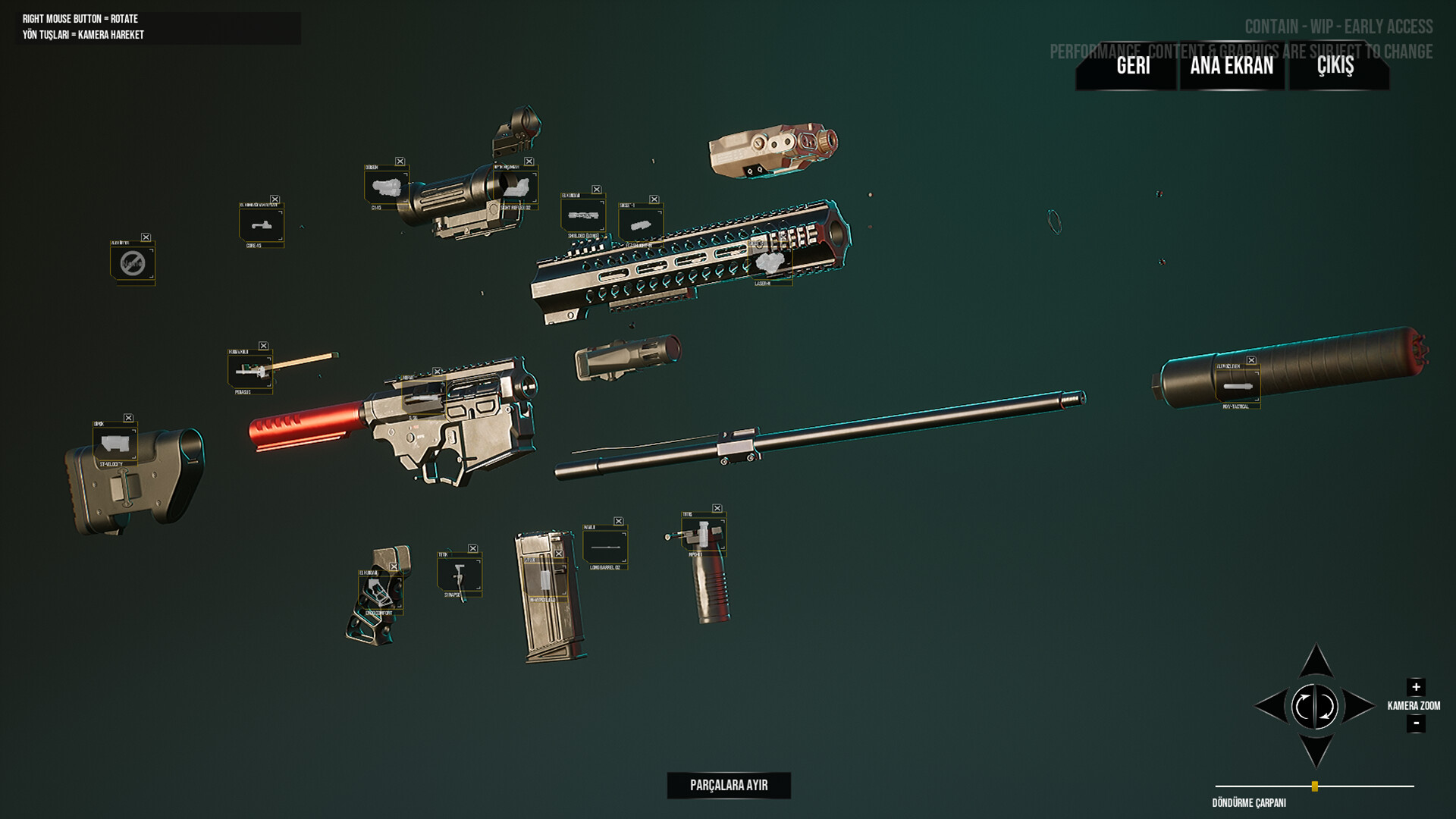Zoom the camera in with plus button

pyautogui.click(x=1416, y=687)
